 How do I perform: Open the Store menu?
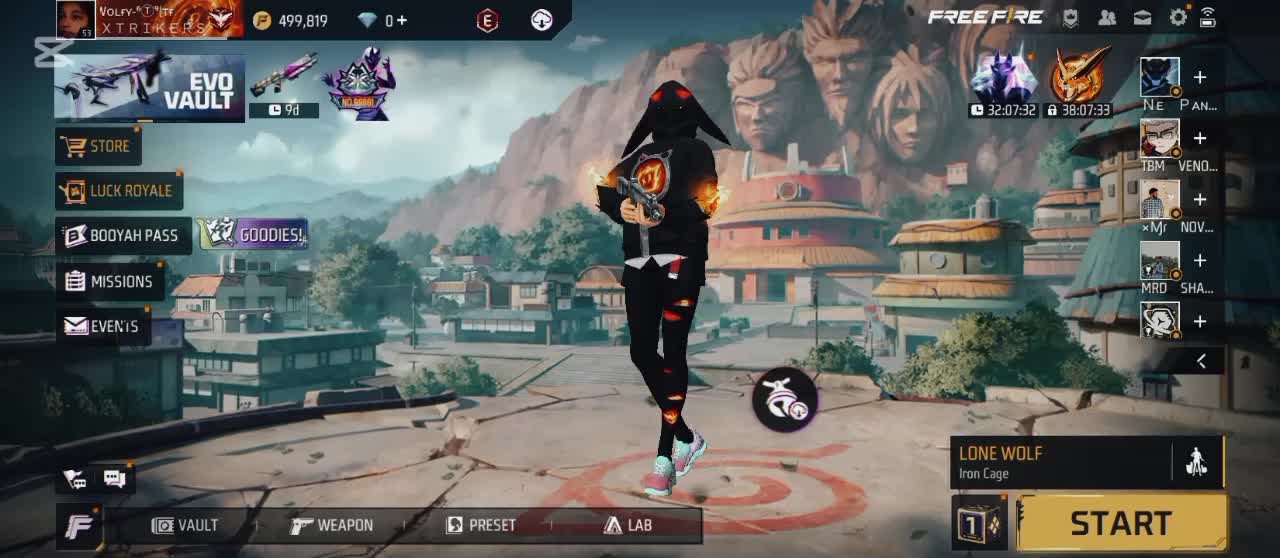pyautogui.click(x=98, y=147)
